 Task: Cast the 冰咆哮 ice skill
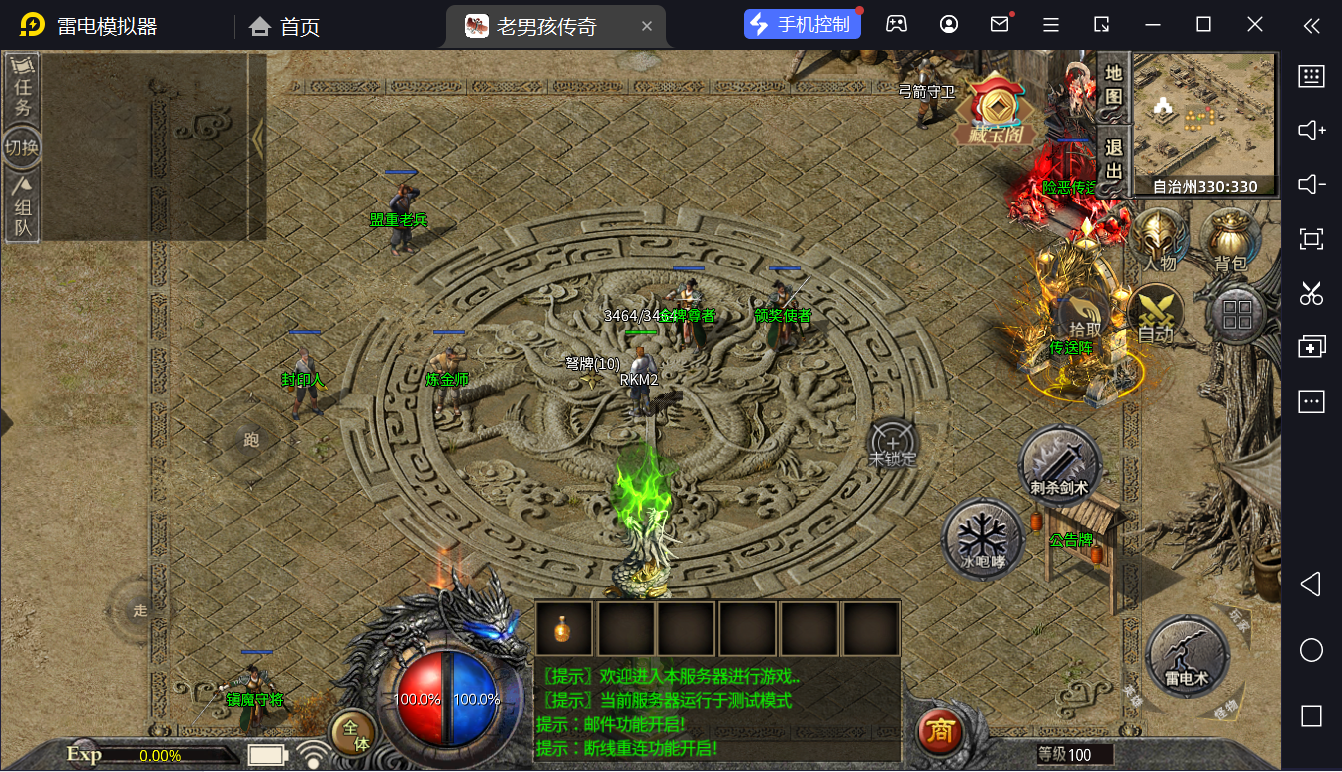point(982,540)
